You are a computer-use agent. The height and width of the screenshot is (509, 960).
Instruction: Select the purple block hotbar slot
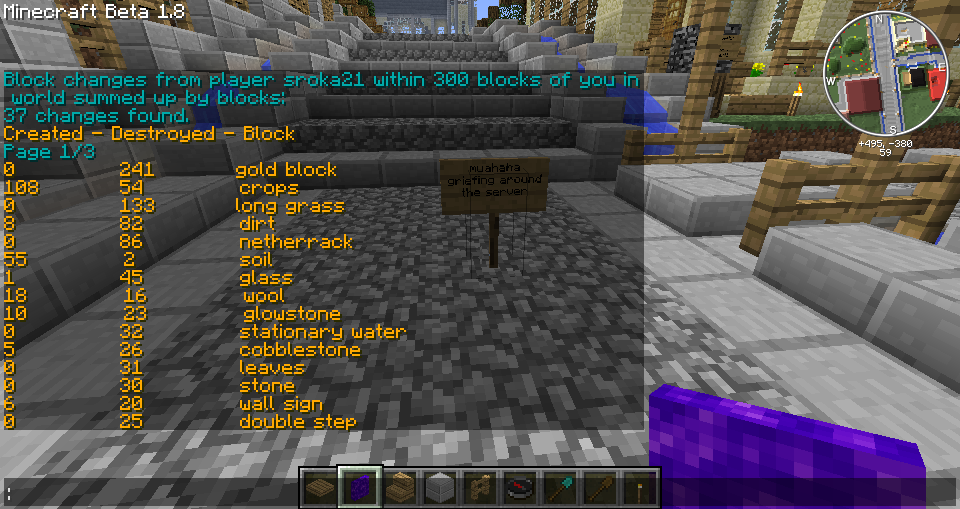(x=360, y=487)
